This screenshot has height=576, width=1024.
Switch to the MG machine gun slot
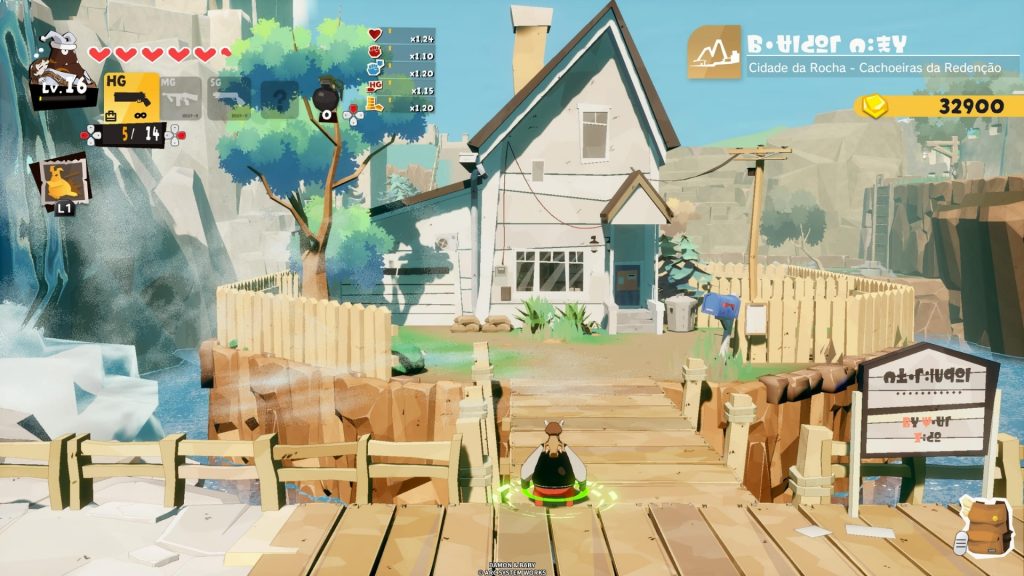coord(182,98)
